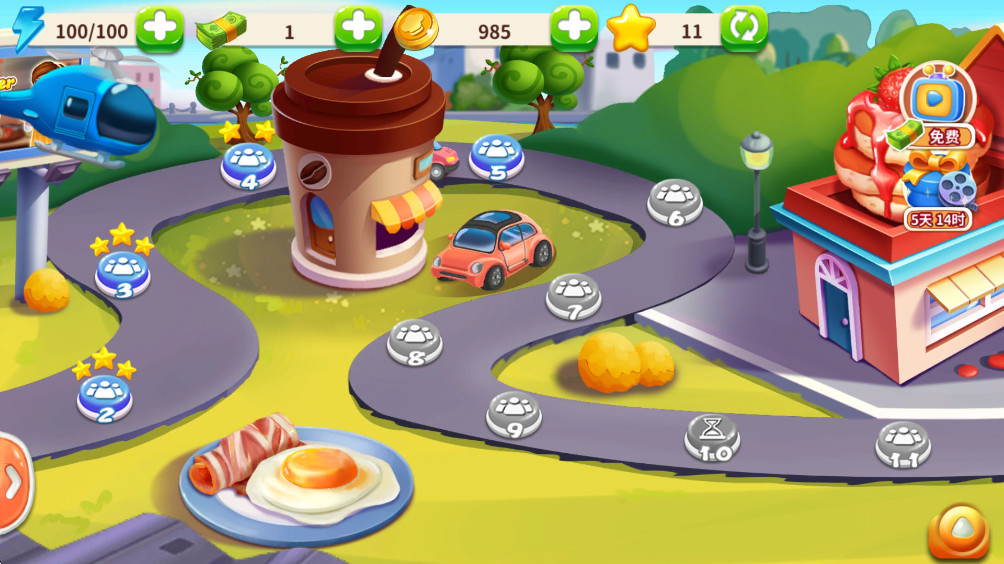Add energy with the plus button

(159, 29)
